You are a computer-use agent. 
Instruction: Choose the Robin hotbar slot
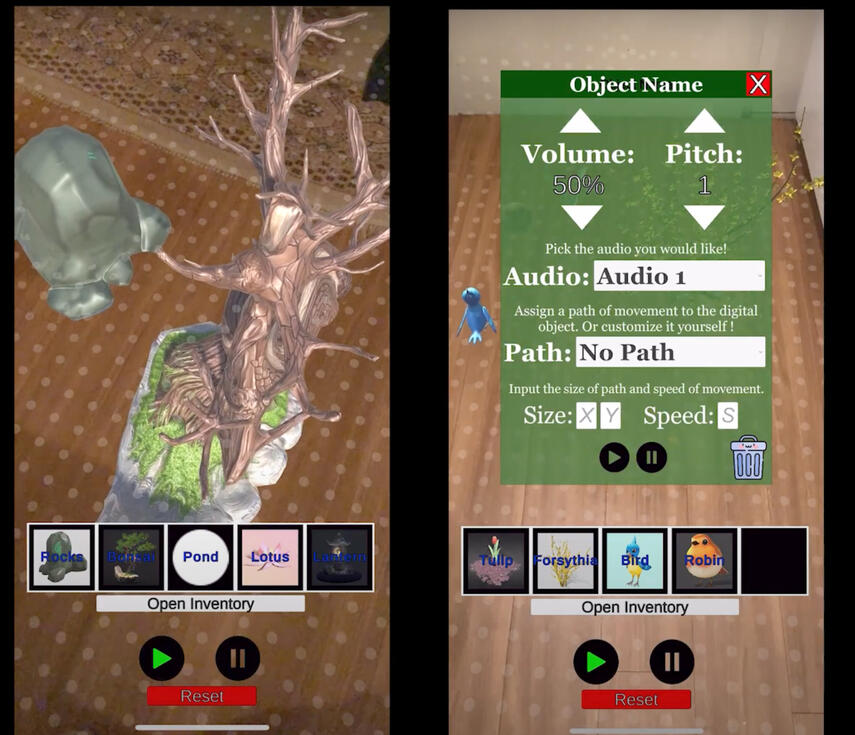tap(704, 561)
